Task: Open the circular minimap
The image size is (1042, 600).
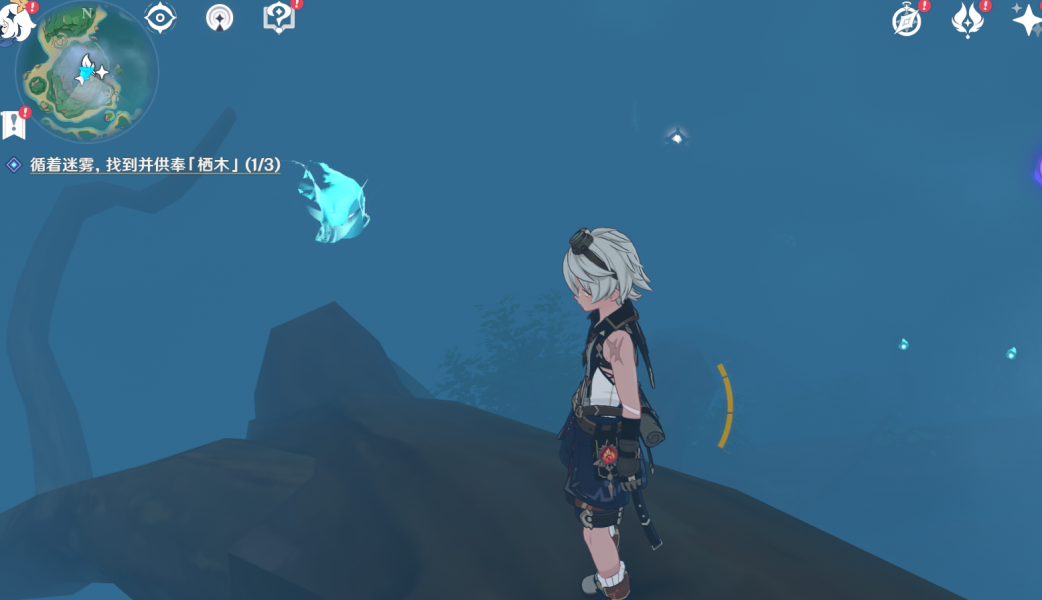Action: [x=87, y=71]
